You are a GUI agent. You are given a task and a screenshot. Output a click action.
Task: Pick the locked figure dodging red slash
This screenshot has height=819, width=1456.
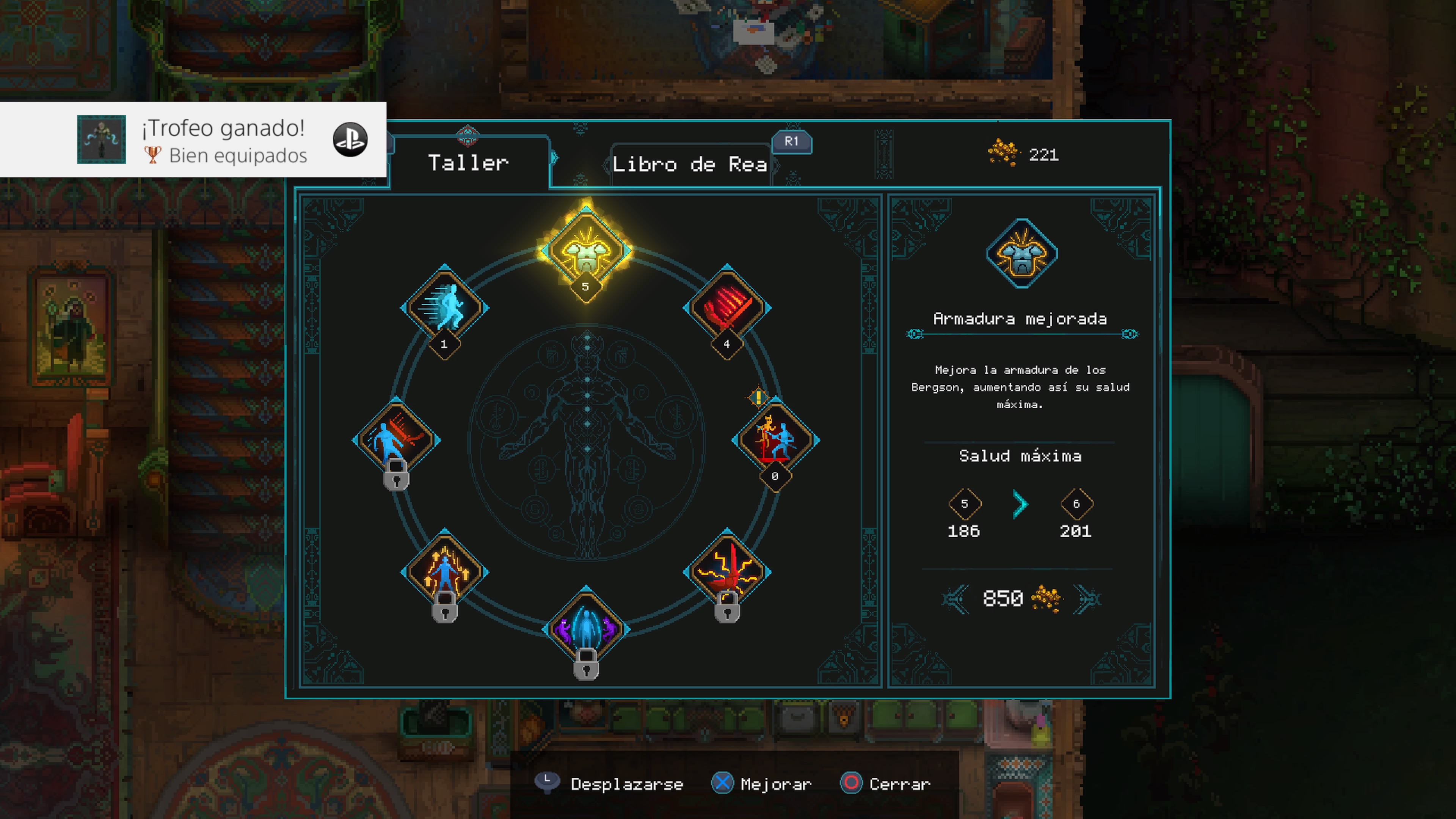[x=397, y=440]
